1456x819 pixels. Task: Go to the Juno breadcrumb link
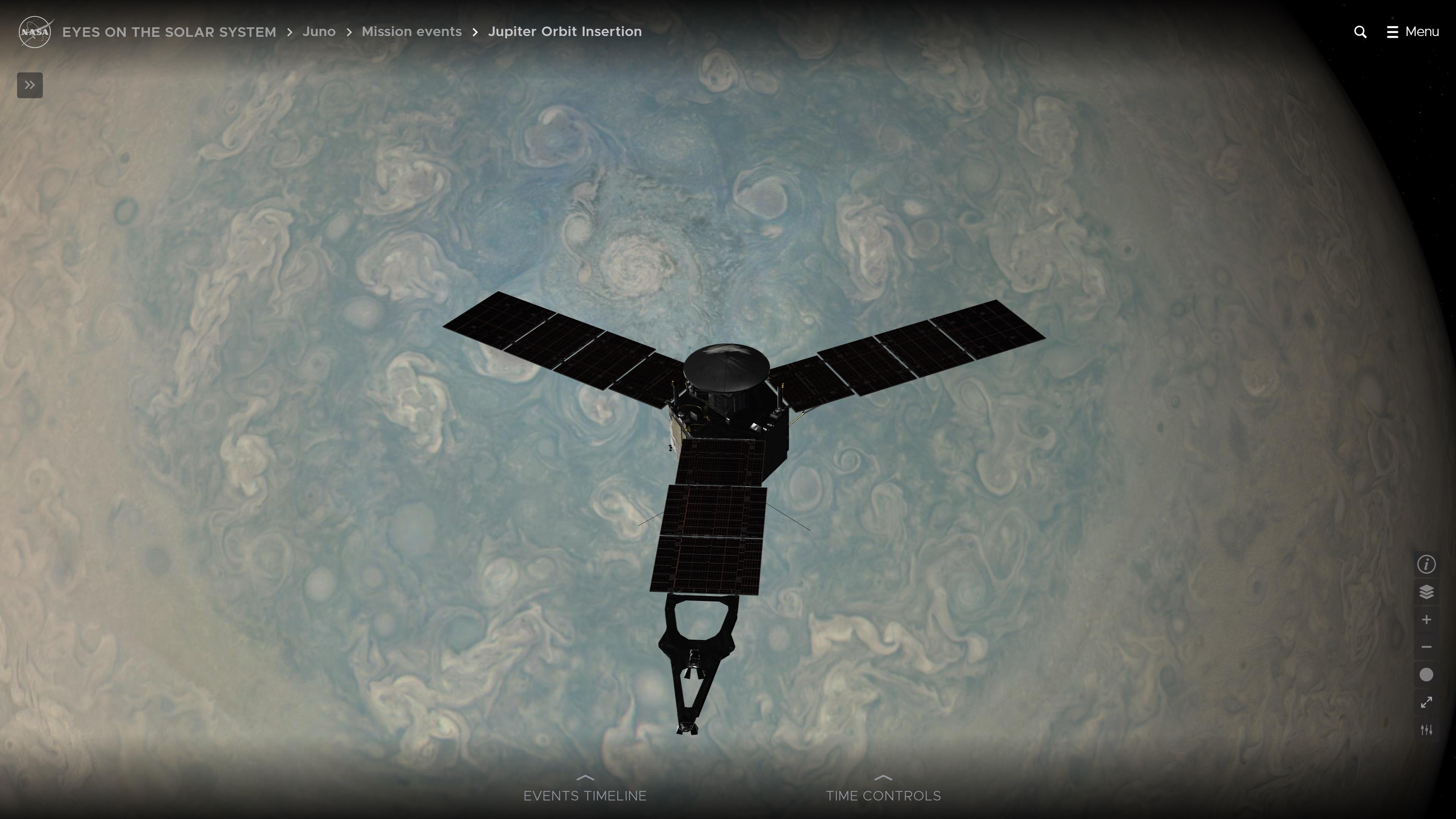[x=319, y=31]
